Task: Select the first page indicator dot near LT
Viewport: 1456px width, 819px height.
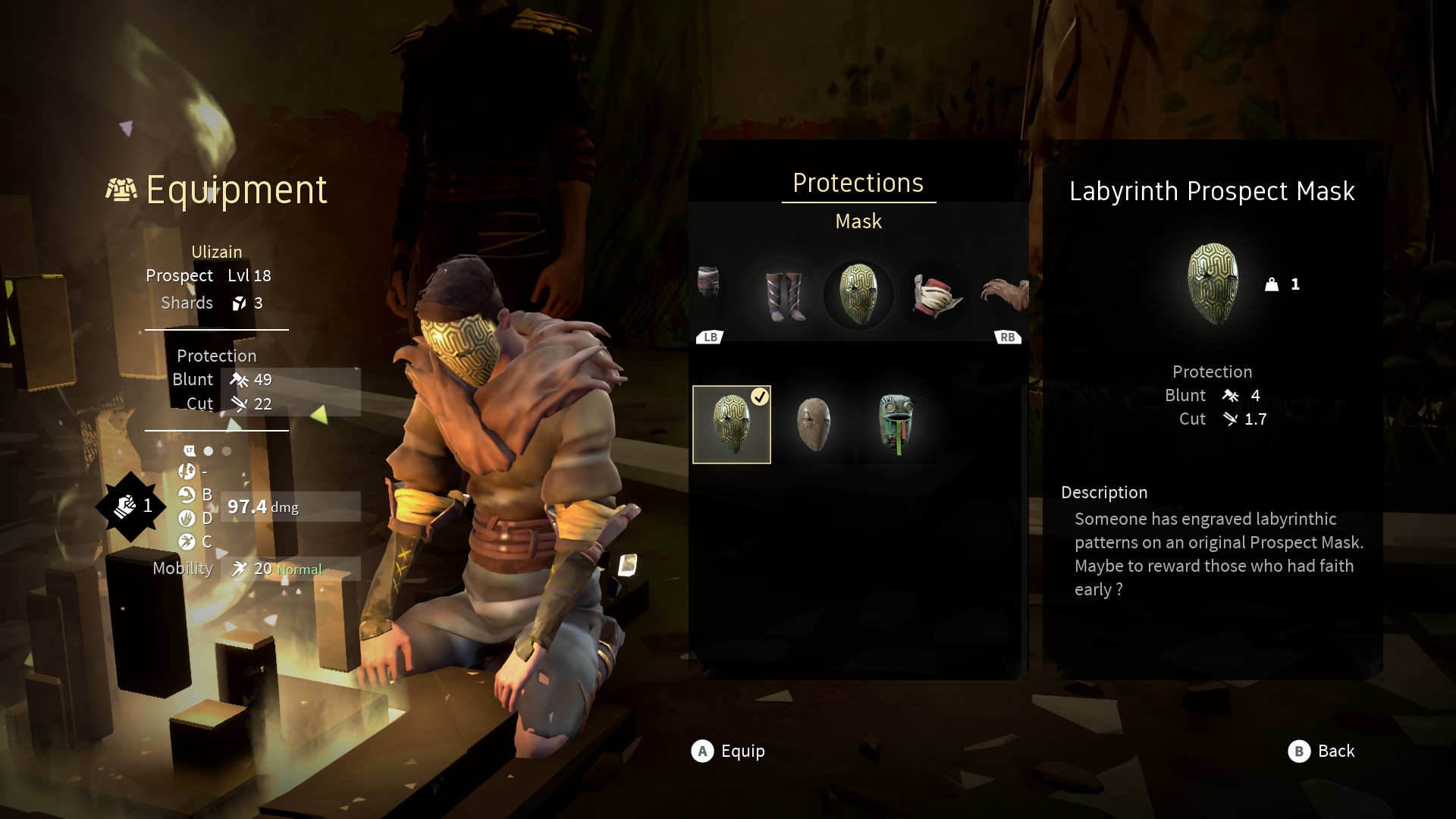Action: coord(208,450)
